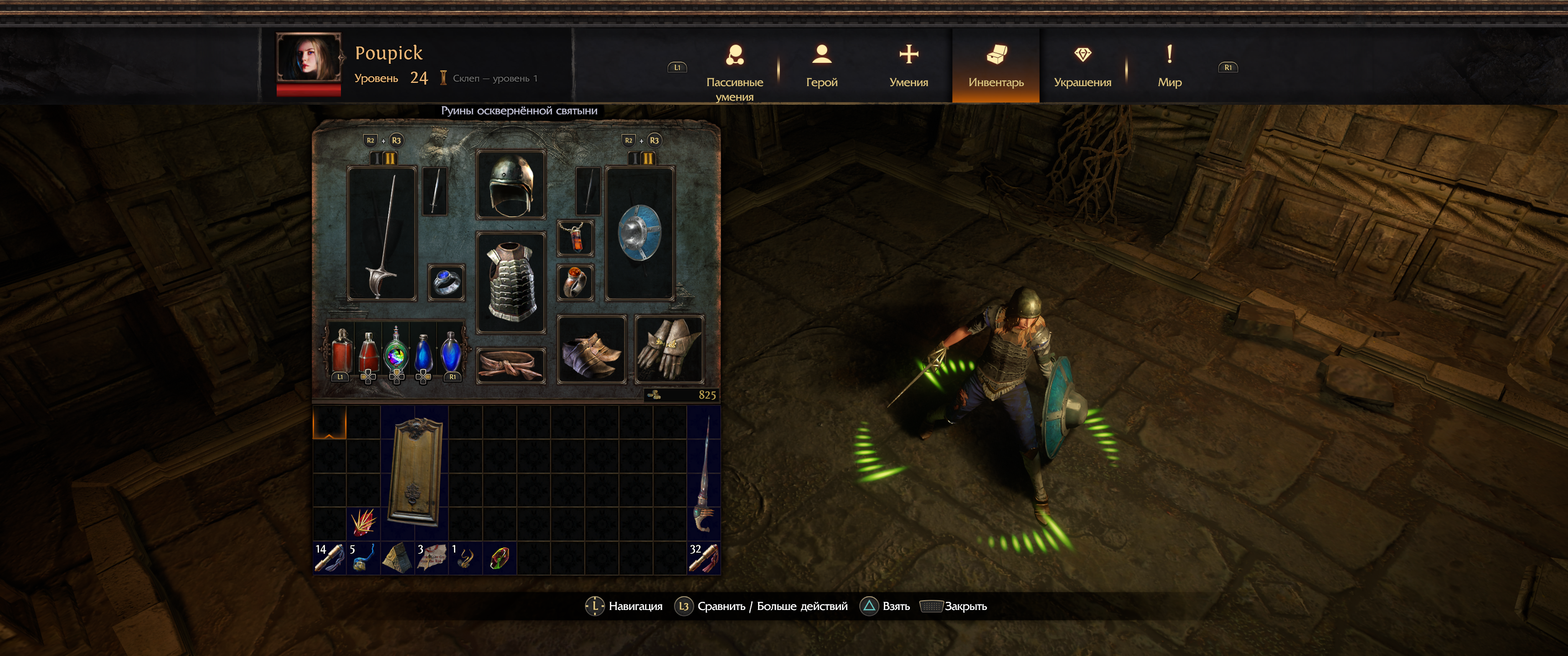Viewport: 1568px width, 656px height.
Task: Select the equipped boots slot
Action: click(x=591, y=349)
